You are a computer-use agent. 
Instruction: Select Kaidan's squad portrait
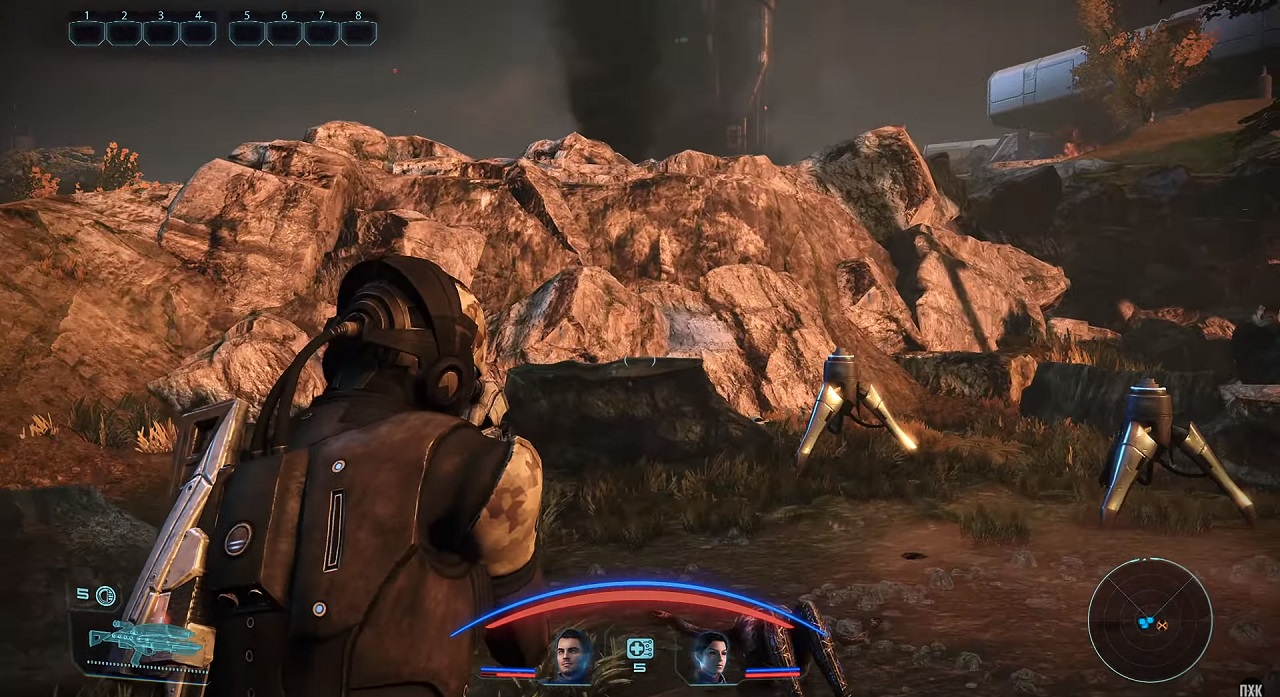tap(573, 655)
